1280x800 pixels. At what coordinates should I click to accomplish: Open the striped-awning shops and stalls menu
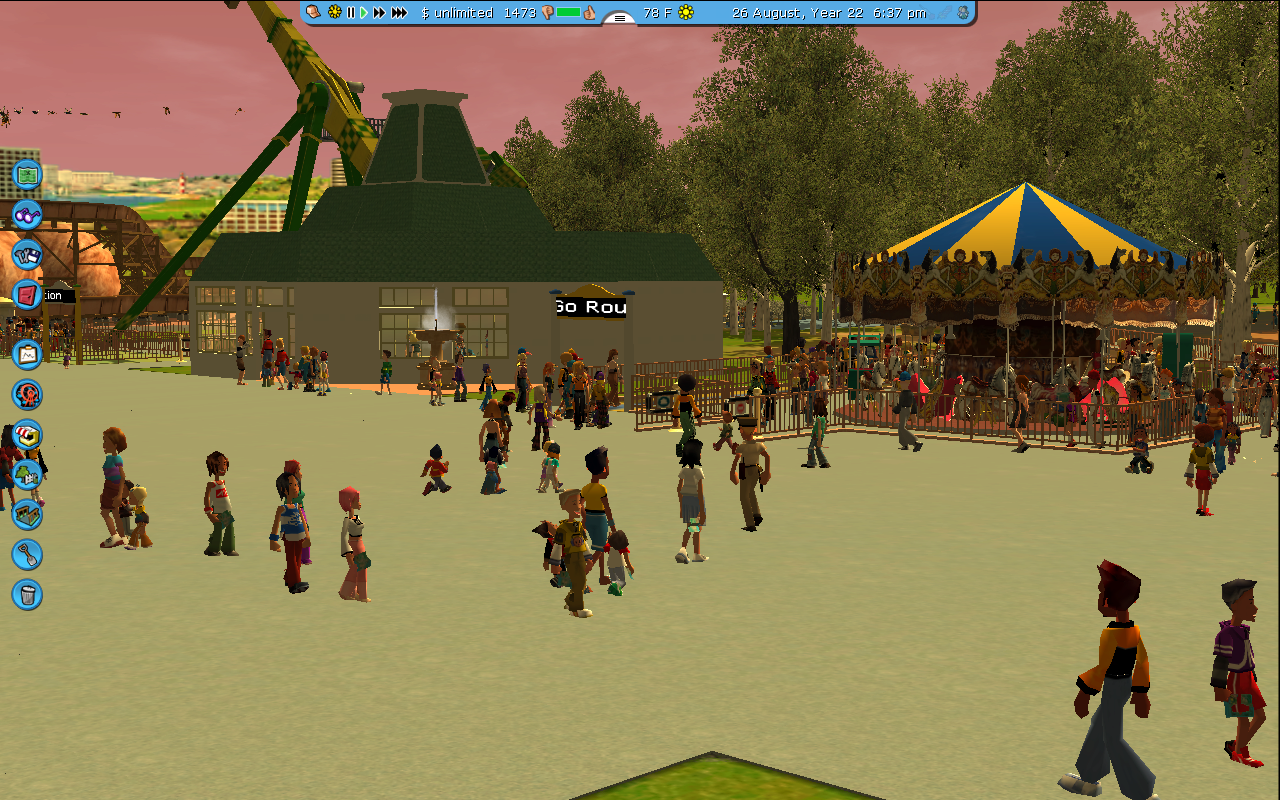coord(27,434)
